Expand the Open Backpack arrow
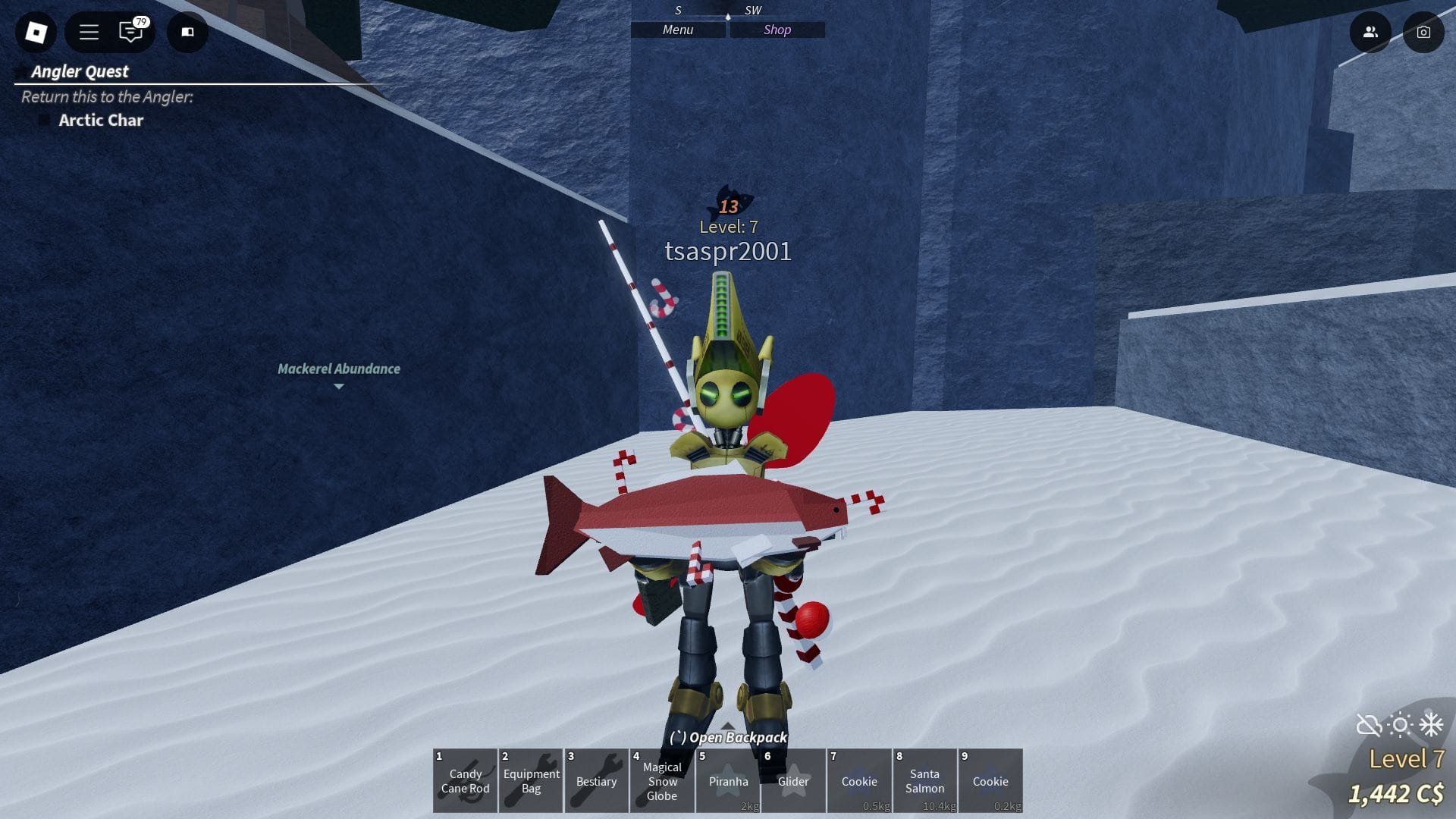Image resolution: width=1456 pixels, height=819 pixels. click(x=728, y=724)
